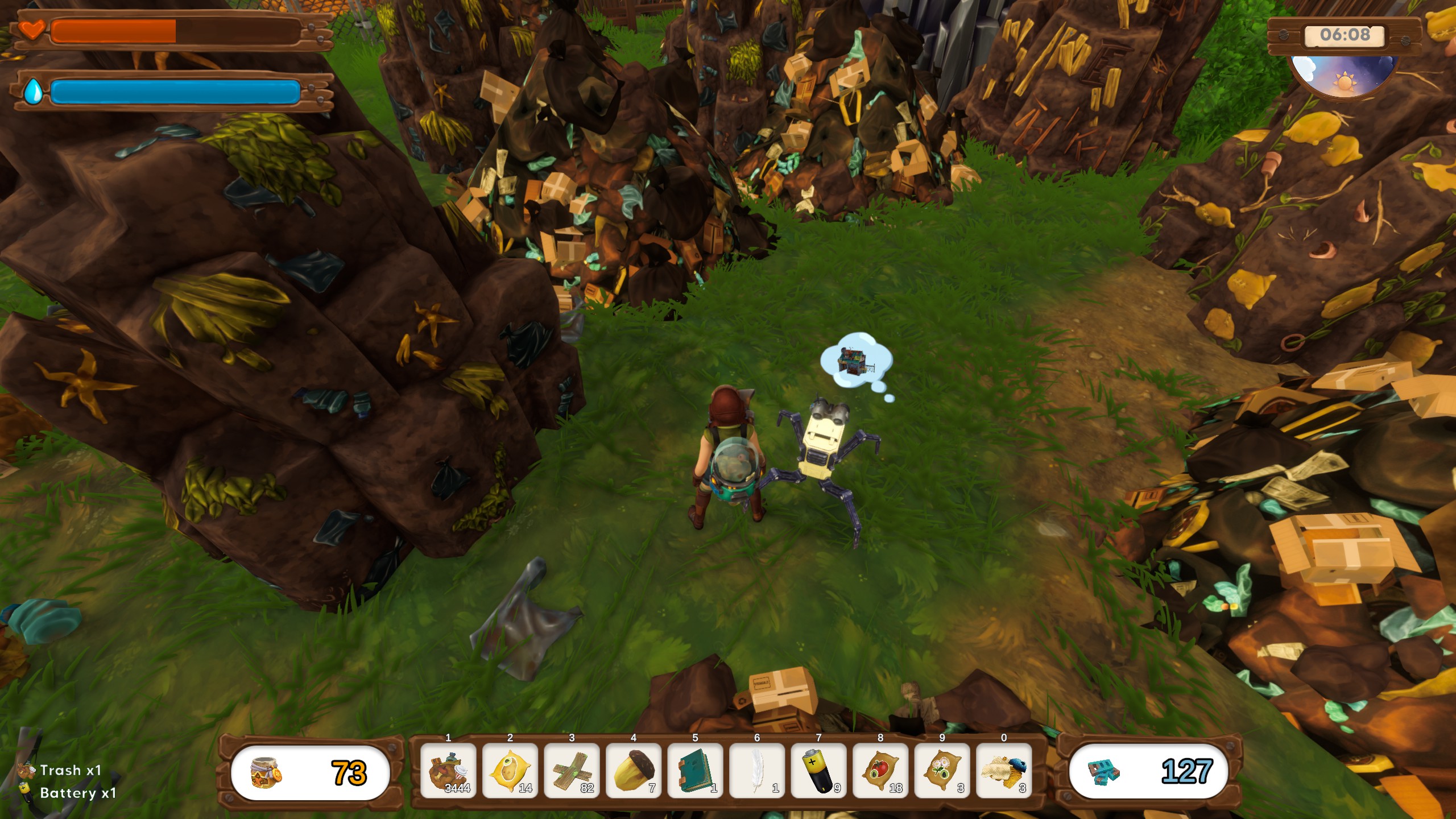1456x819 pixels.
Task: Select the wooden planks slot
Action: [x=572, y=771]
